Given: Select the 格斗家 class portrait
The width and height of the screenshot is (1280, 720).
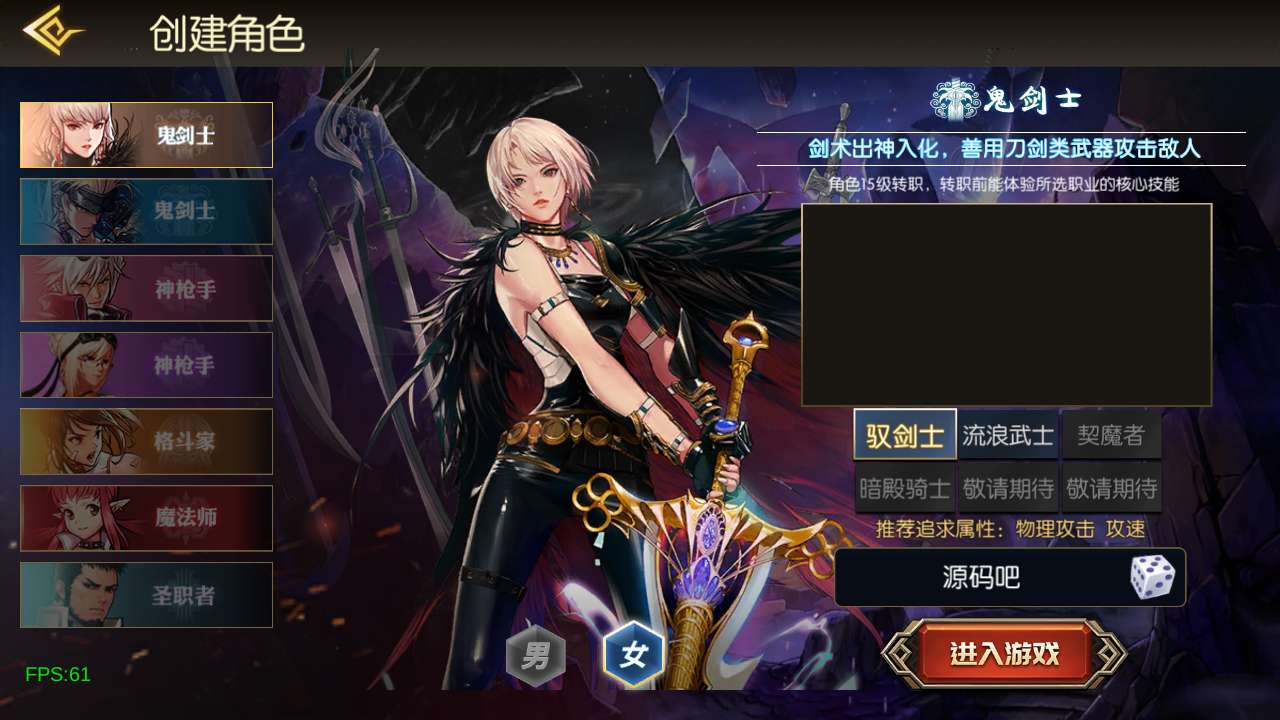Looking at the screenshot, I should point(145,442).
